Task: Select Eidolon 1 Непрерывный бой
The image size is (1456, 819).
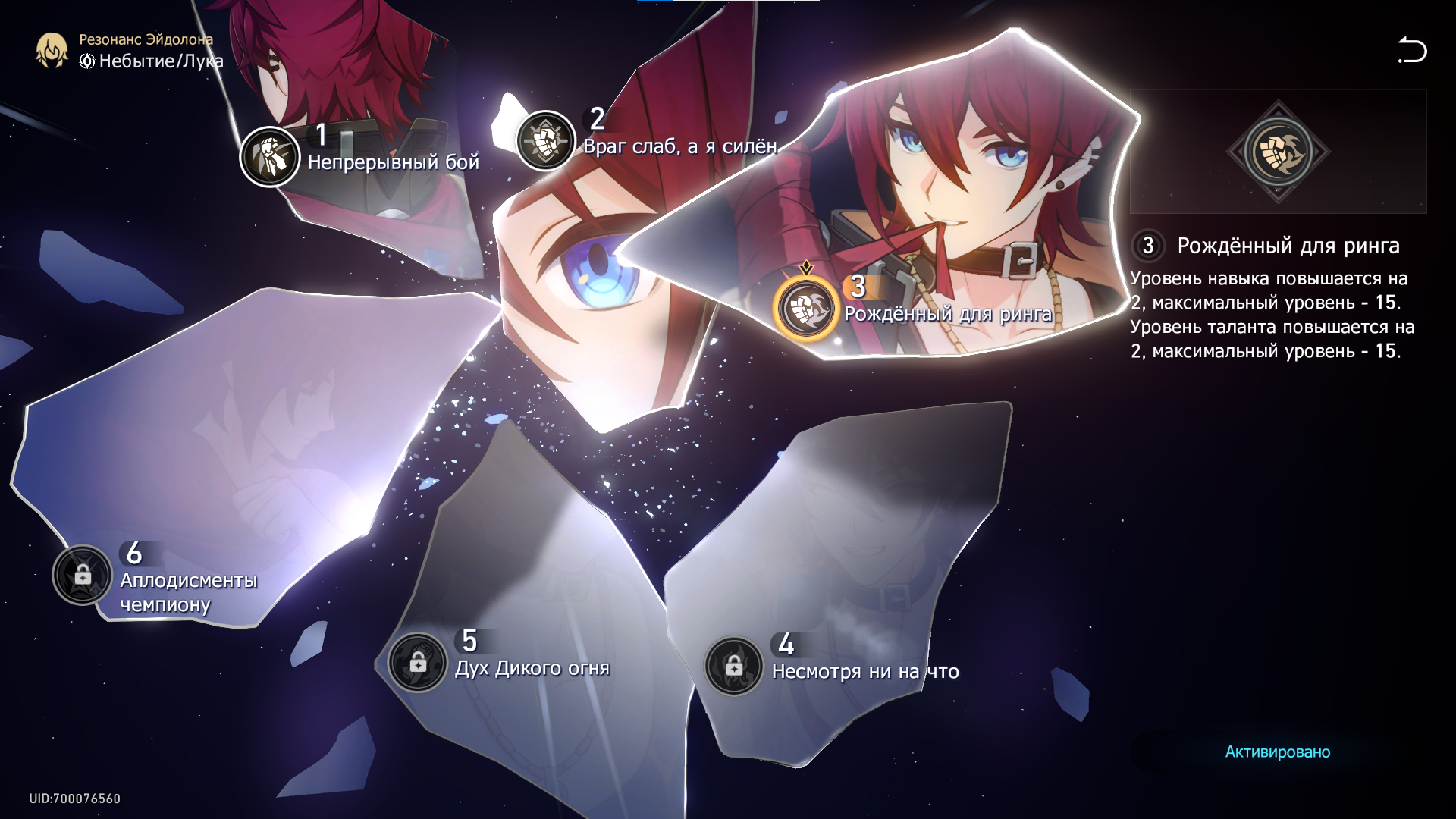Action: tap(270, 157)
